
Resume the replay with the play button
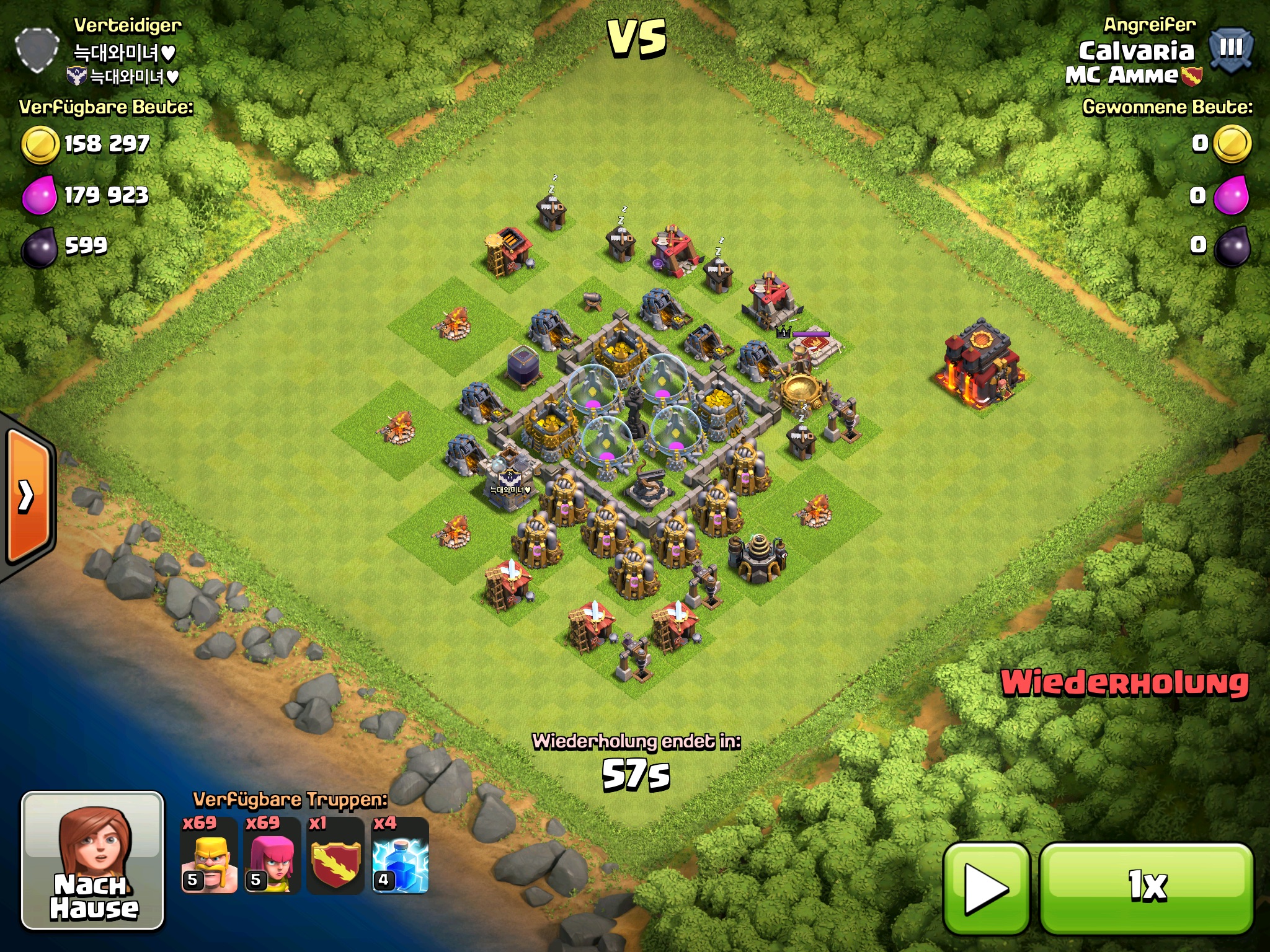coord(986,888)
